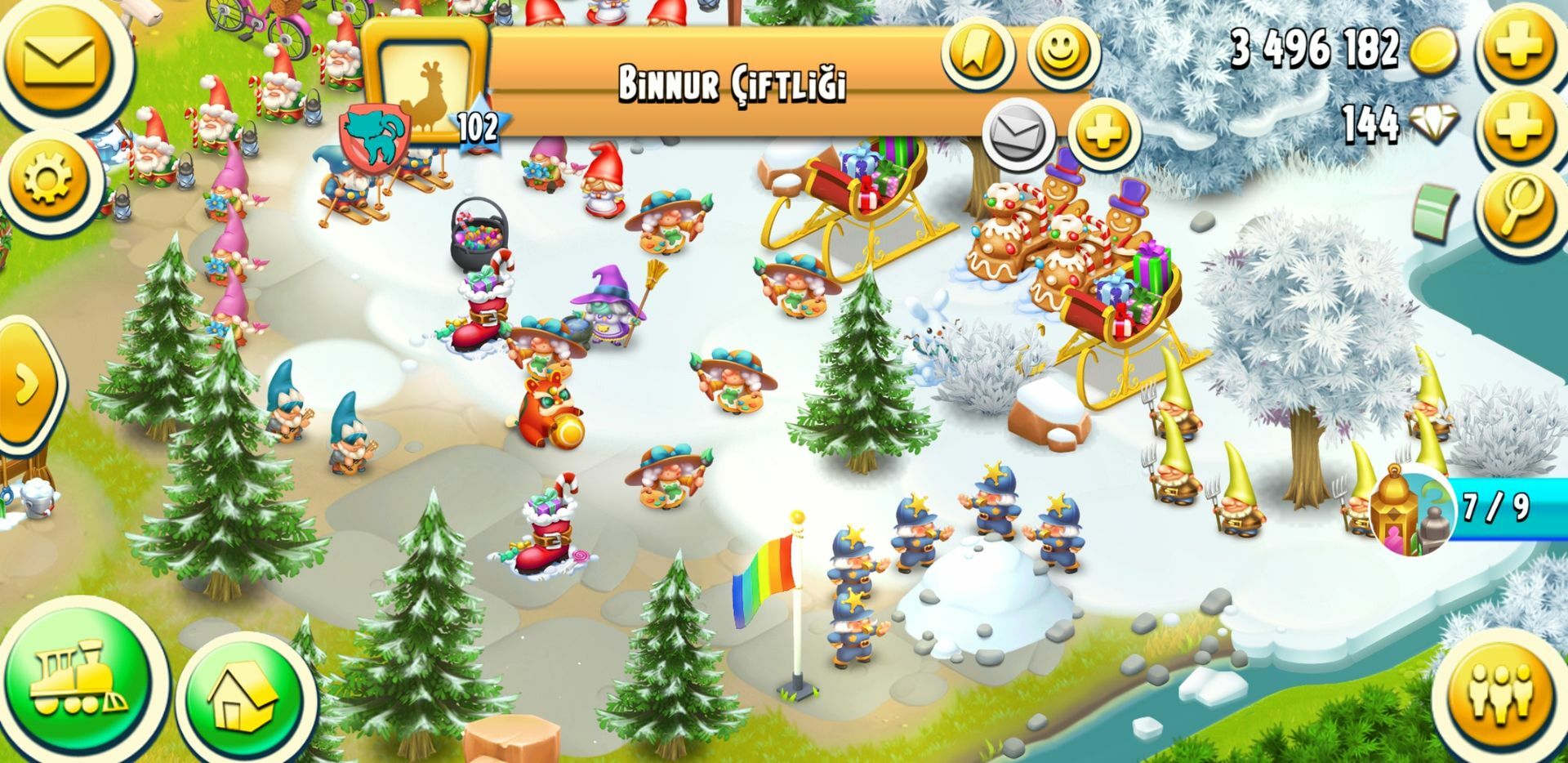Open the green book catalog

click(x=1438, y=209)
